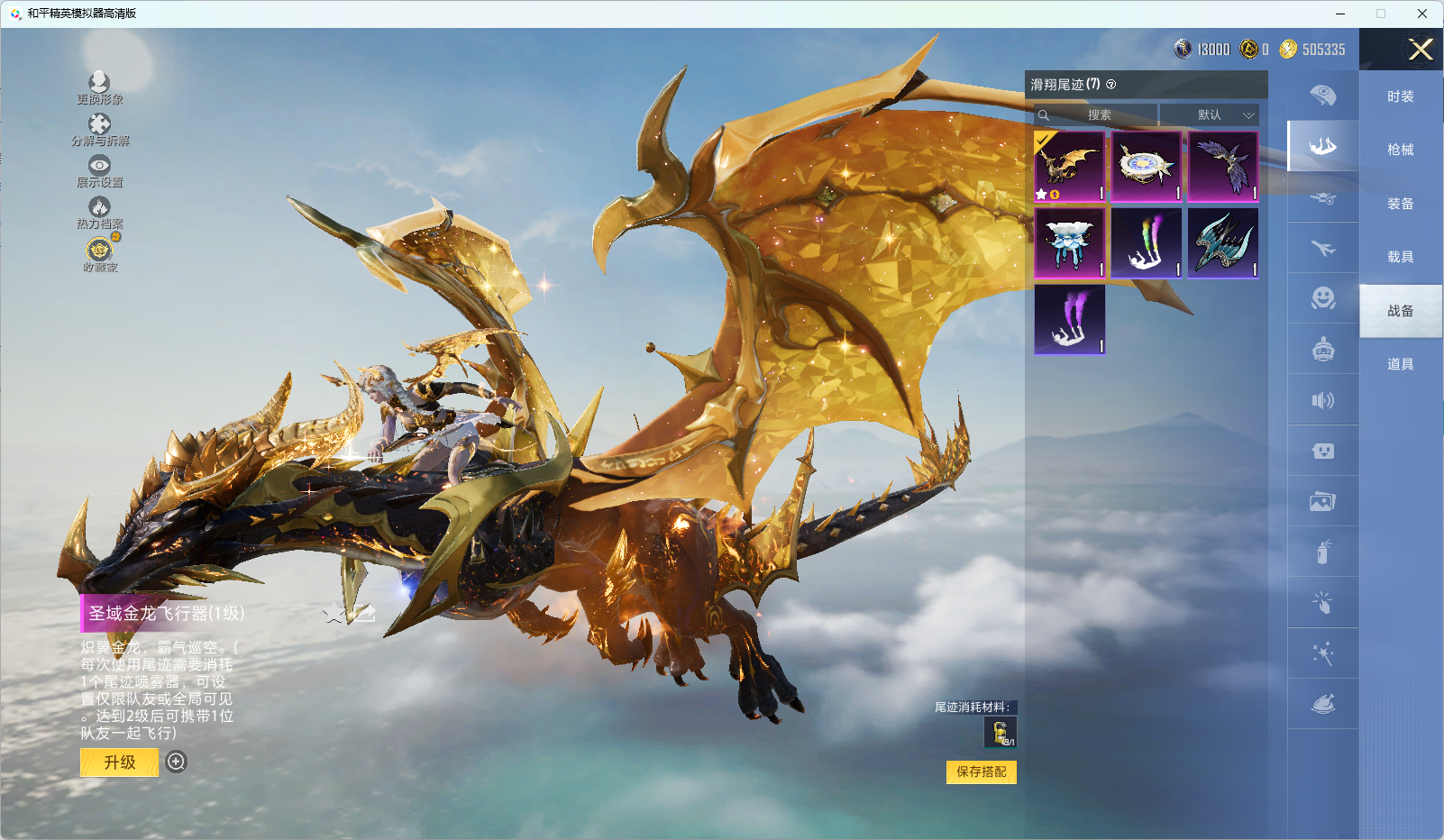Save the loadout with 保存搭配
Image resolution: width=1444 pixels, height=840 pixels.
coord(981,772)
